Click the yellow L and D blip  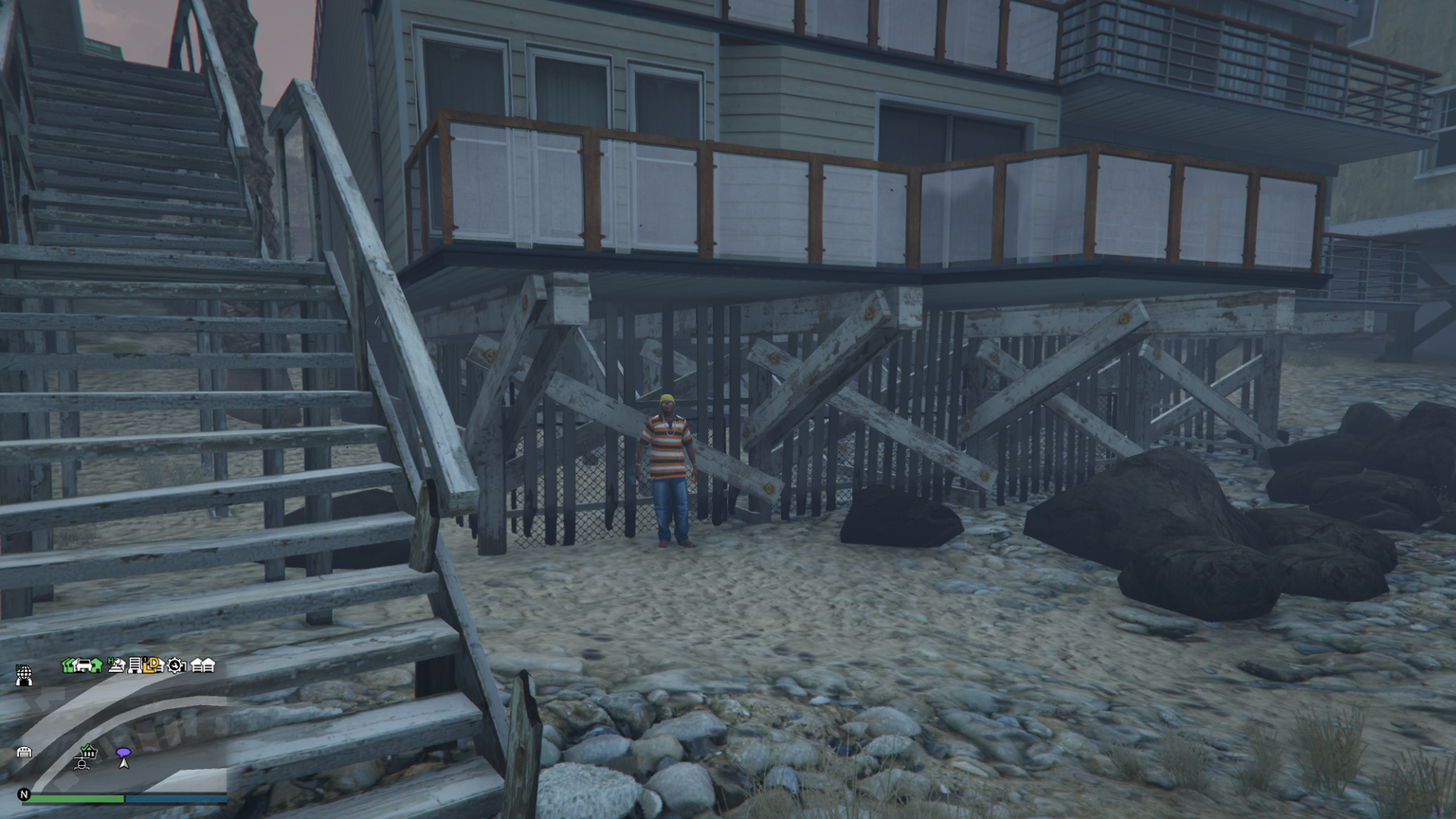tap(152, 665)
